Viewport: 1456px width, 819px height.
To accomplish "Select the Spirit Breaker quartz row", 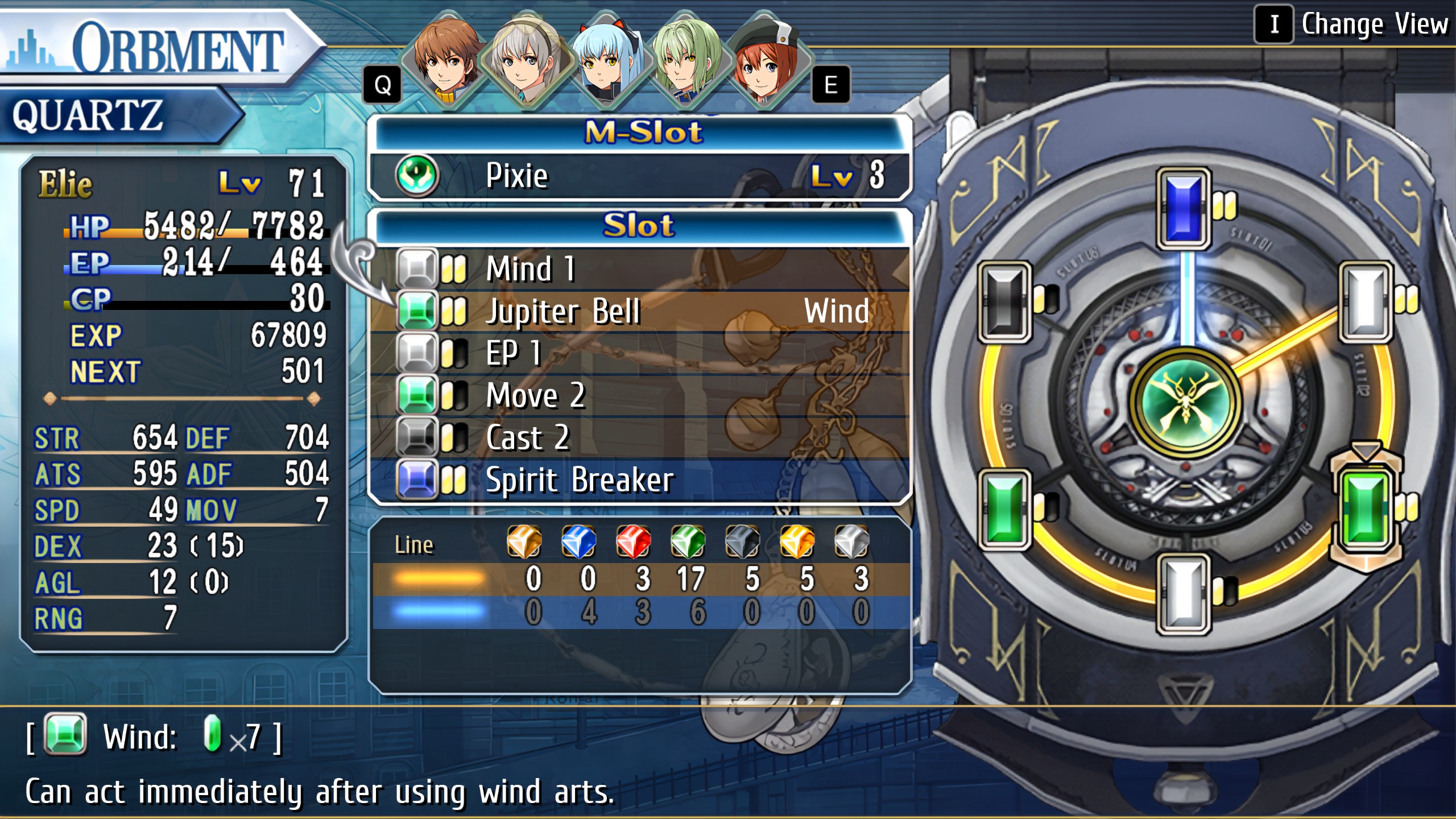I will (640, 481).
